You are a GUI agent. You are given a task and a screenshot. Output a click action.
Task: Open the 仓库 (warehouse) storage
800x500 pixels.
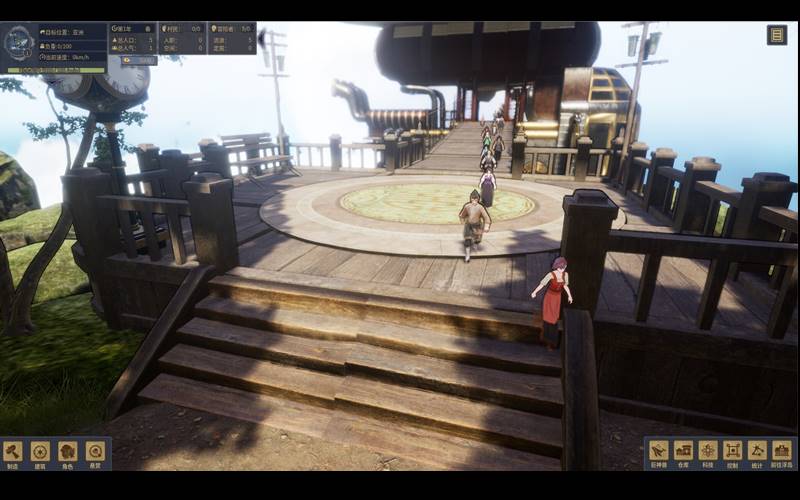point(684,452)
